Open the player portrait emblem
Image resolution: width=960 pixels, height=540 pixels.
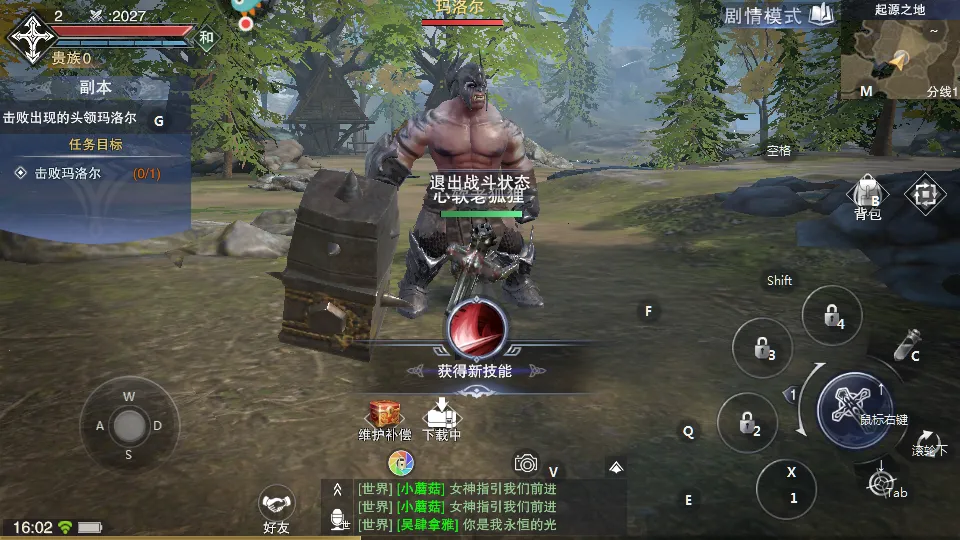click(33, 37)
